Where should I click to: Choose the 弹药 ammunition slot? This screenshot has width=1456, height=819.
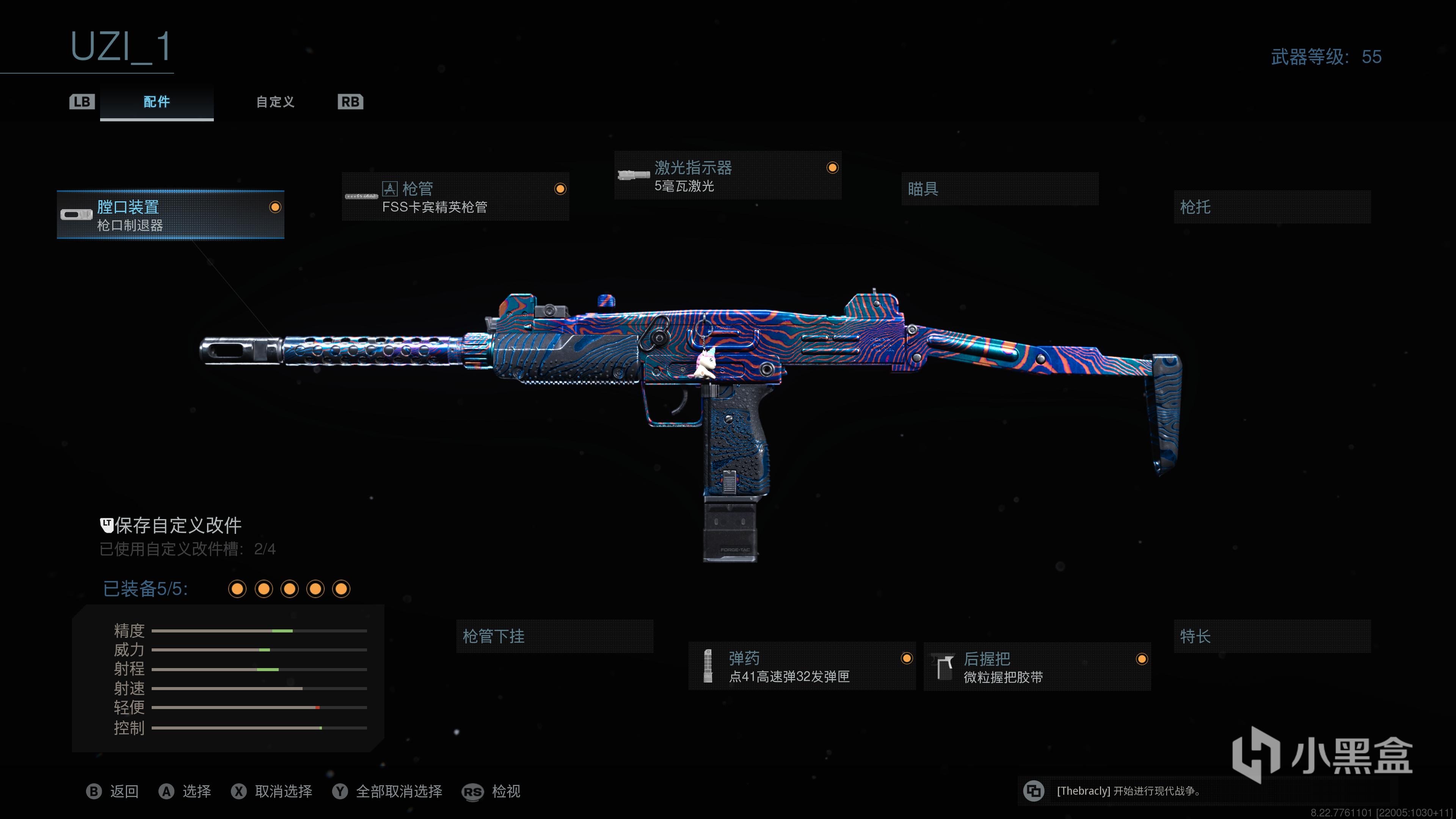802,667
